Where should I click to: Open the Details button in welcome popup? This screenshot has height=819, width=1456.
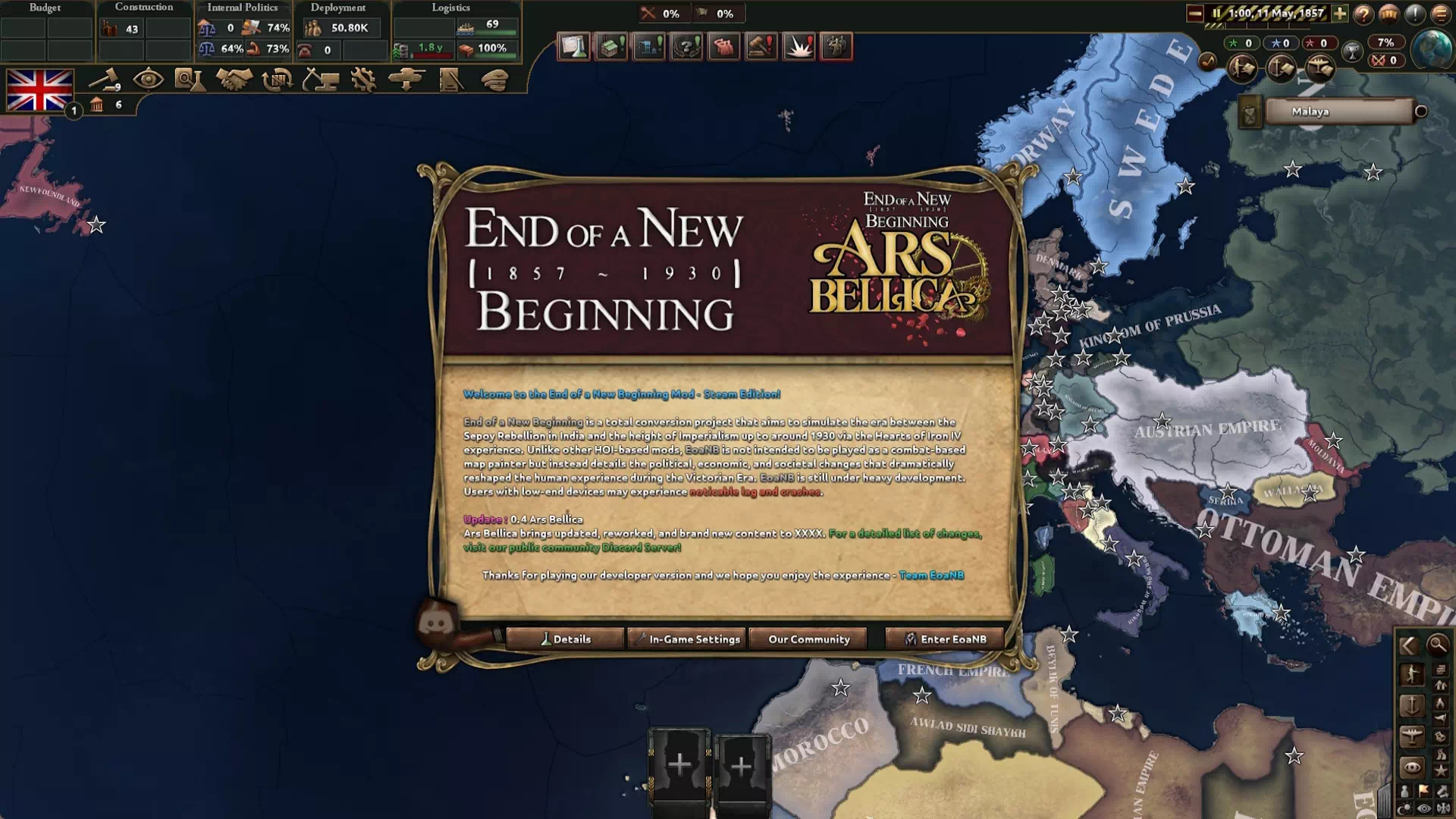(x=565, y=639)
